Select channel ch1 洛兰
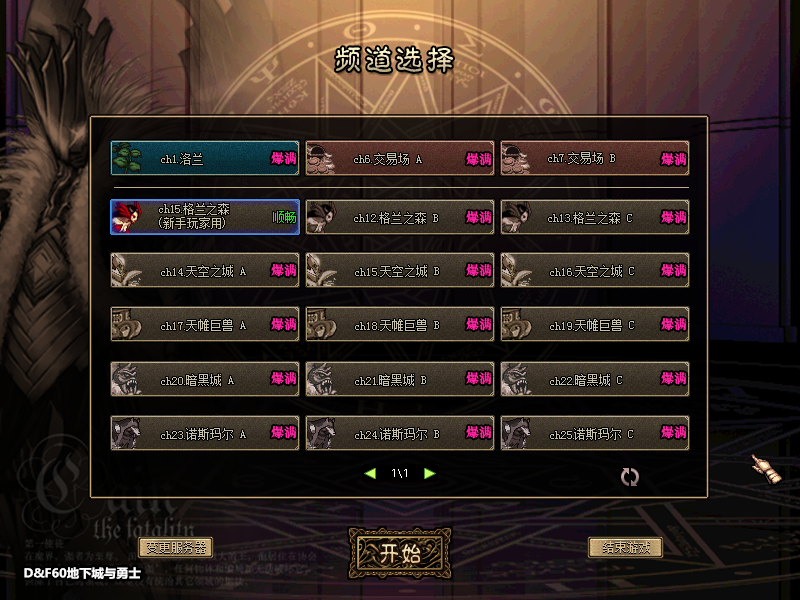This screenshot has height=600, width=800. click(204, 159)
